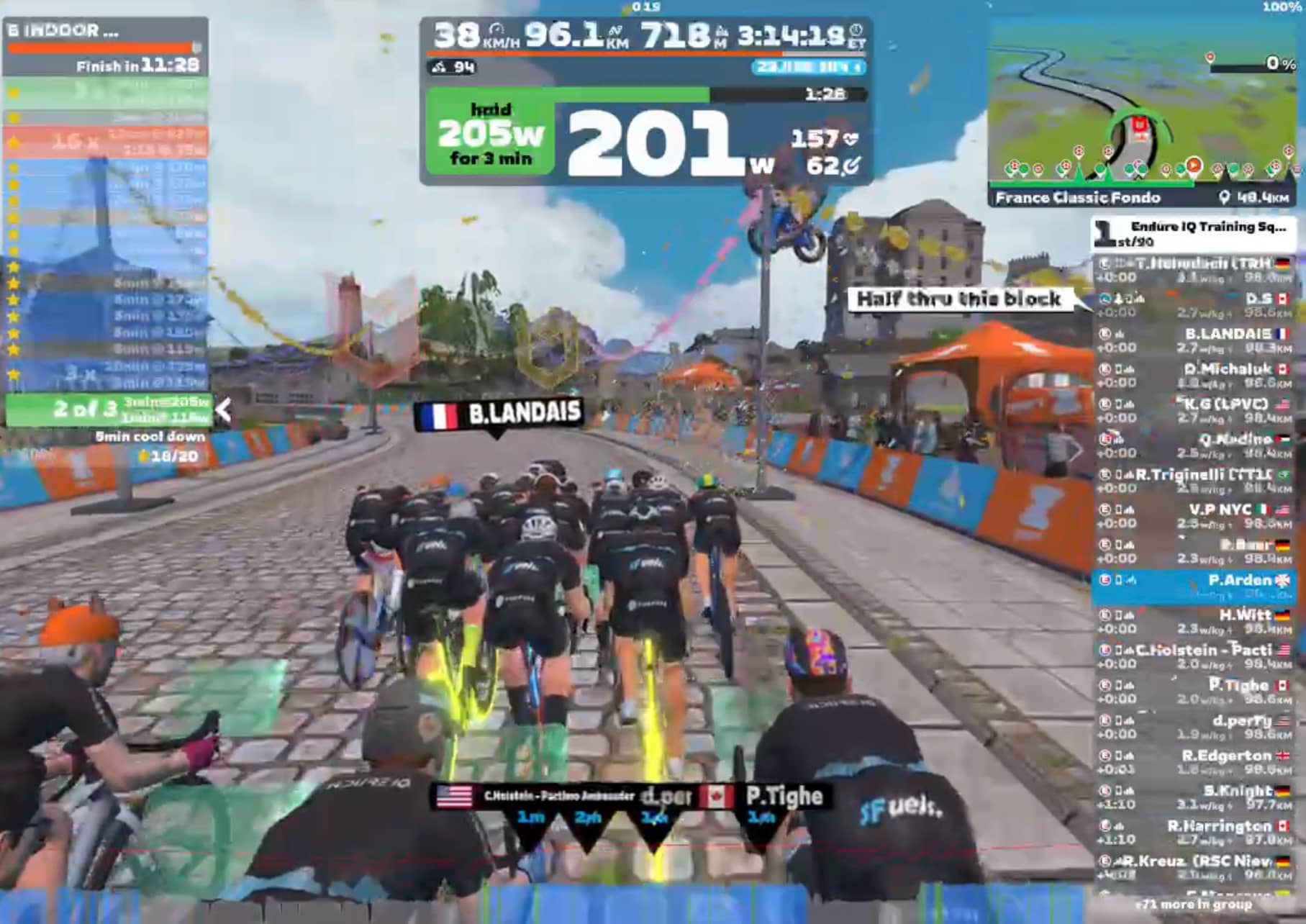Pick H.Witt in the riders list

pyautogui.click(x=1194, y=622)
